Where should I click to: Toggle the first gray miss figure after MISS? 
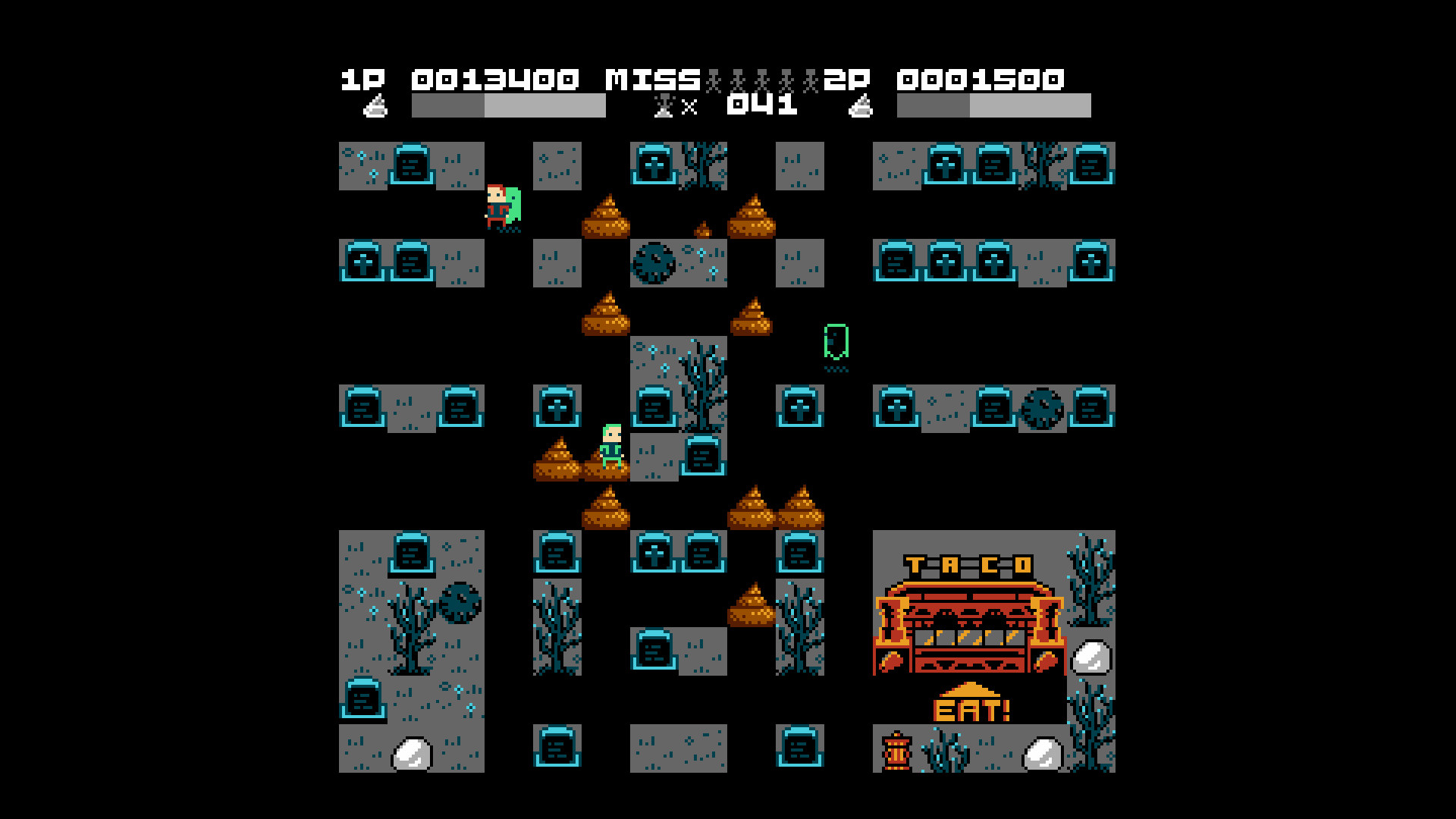click(x=713, y=78)
